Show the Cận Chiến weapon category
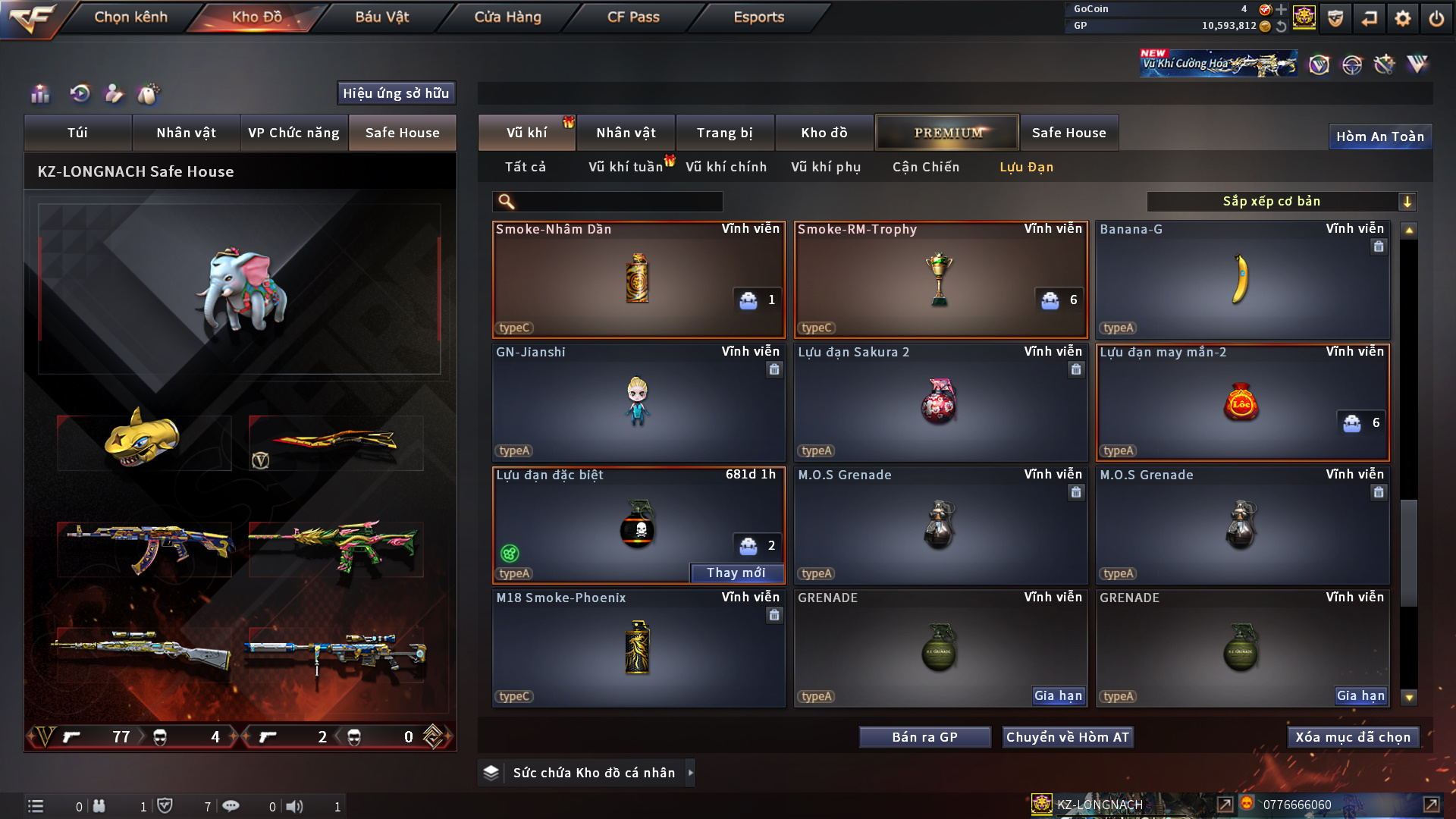The image size is (1456, 819). 926,167
